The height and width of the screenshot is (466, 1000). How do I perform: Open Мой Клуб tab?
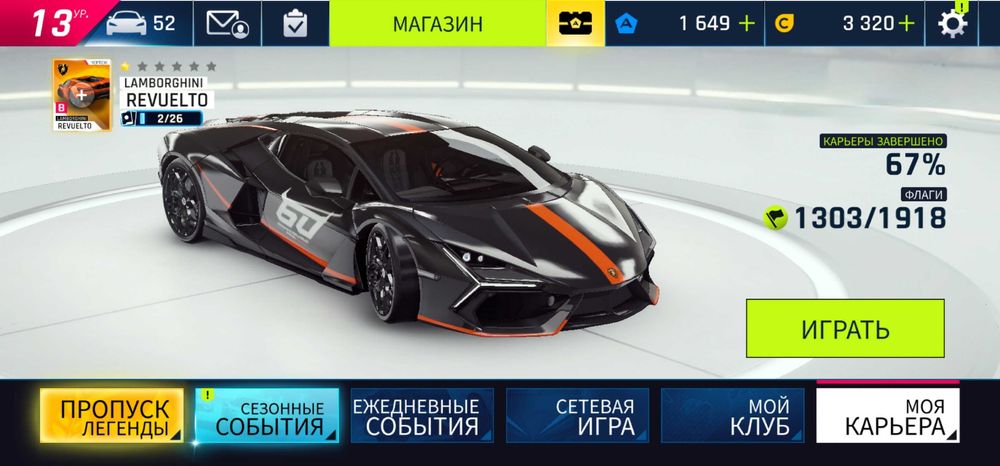click(x=732, y=417)
